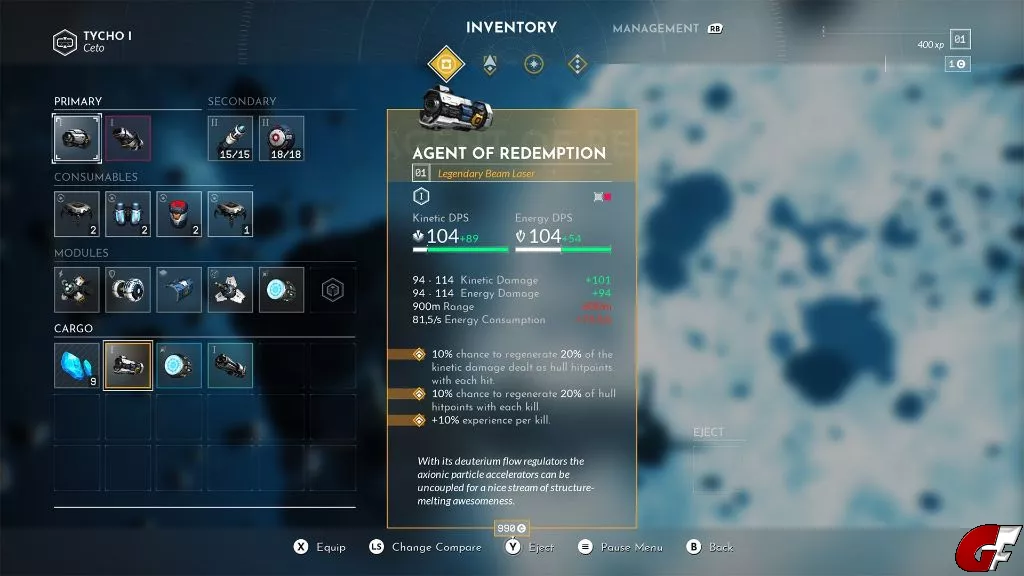Select the blue crystal cargo stack
1024x576 pixels.
tap(77, 365)
